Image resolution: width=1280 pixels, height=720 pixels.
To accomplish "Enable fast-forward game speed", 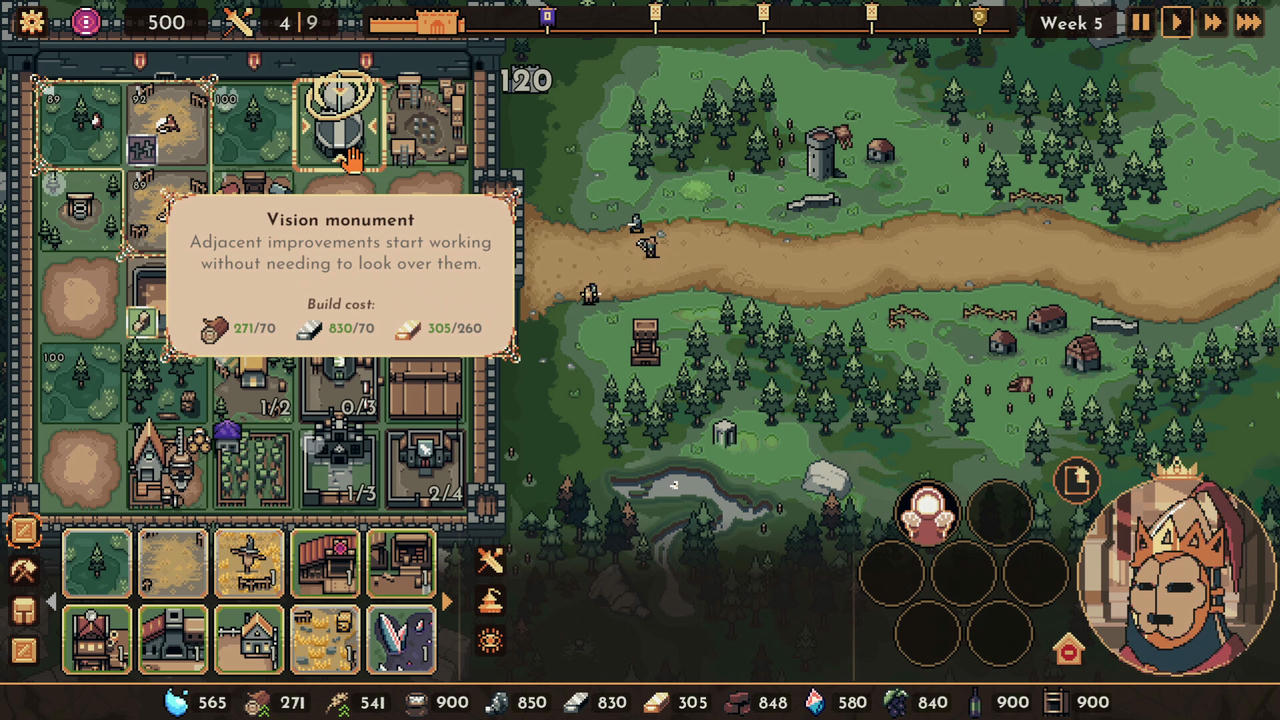I will click(x=1212, y=22).
